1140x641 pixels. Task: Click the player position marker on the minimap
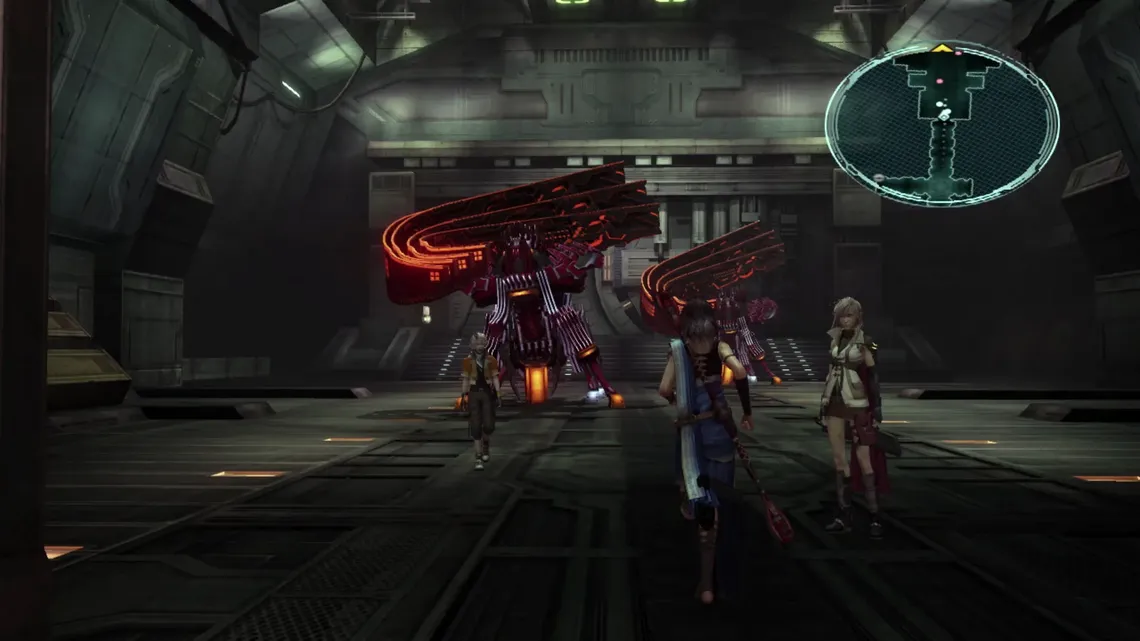pyautogui.click(x=945, y=115)
